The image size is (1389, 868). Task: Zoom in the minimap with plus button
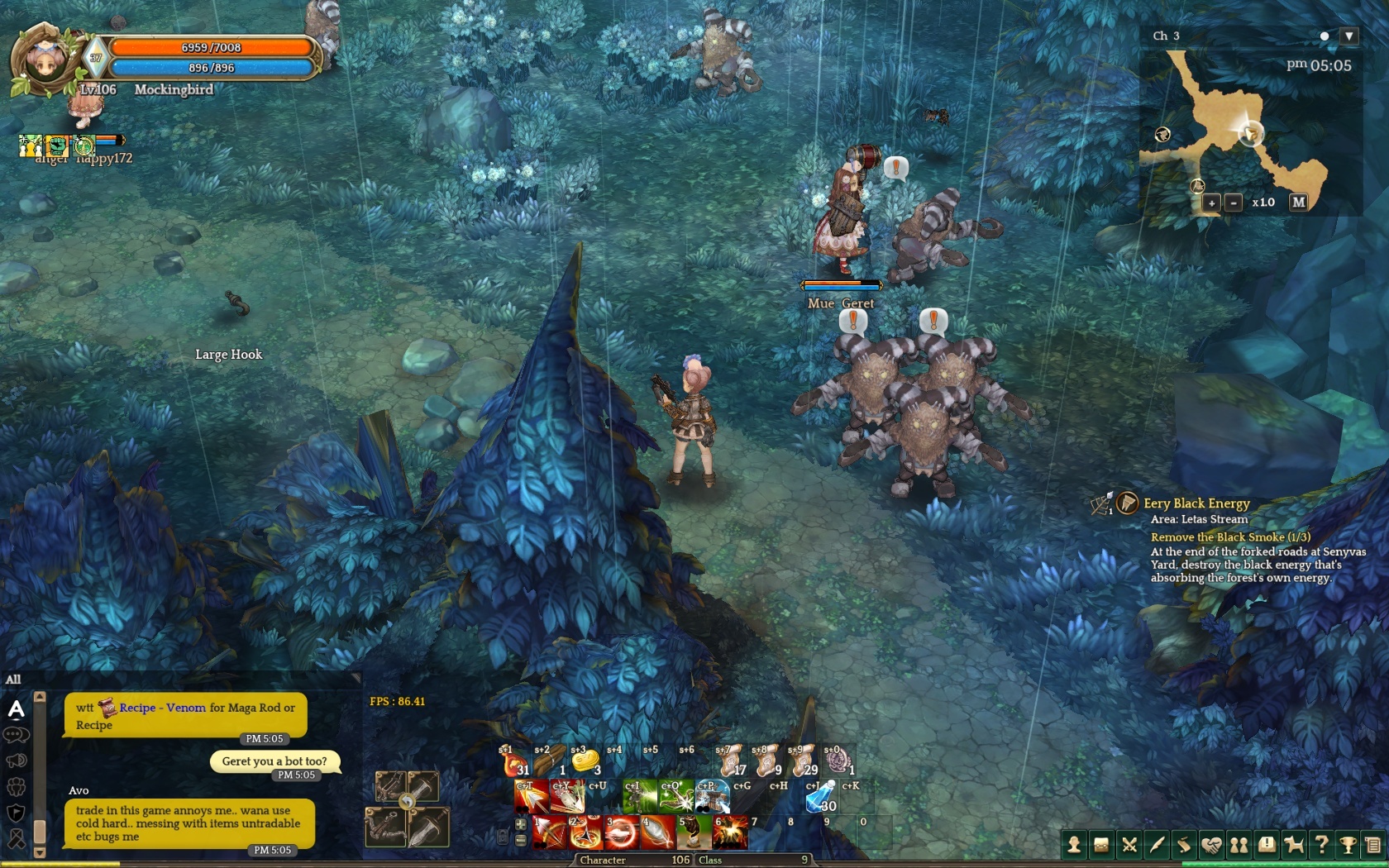click(1211, 203)
